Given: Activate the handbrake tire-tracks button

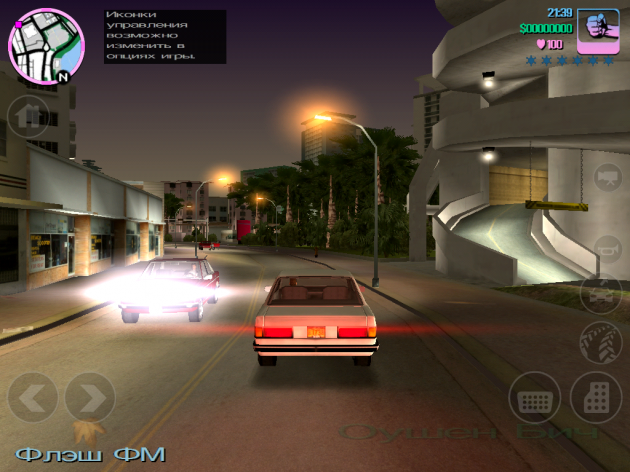Looking at the screenshot, I should pyautogui.click(x=601, y=343).
